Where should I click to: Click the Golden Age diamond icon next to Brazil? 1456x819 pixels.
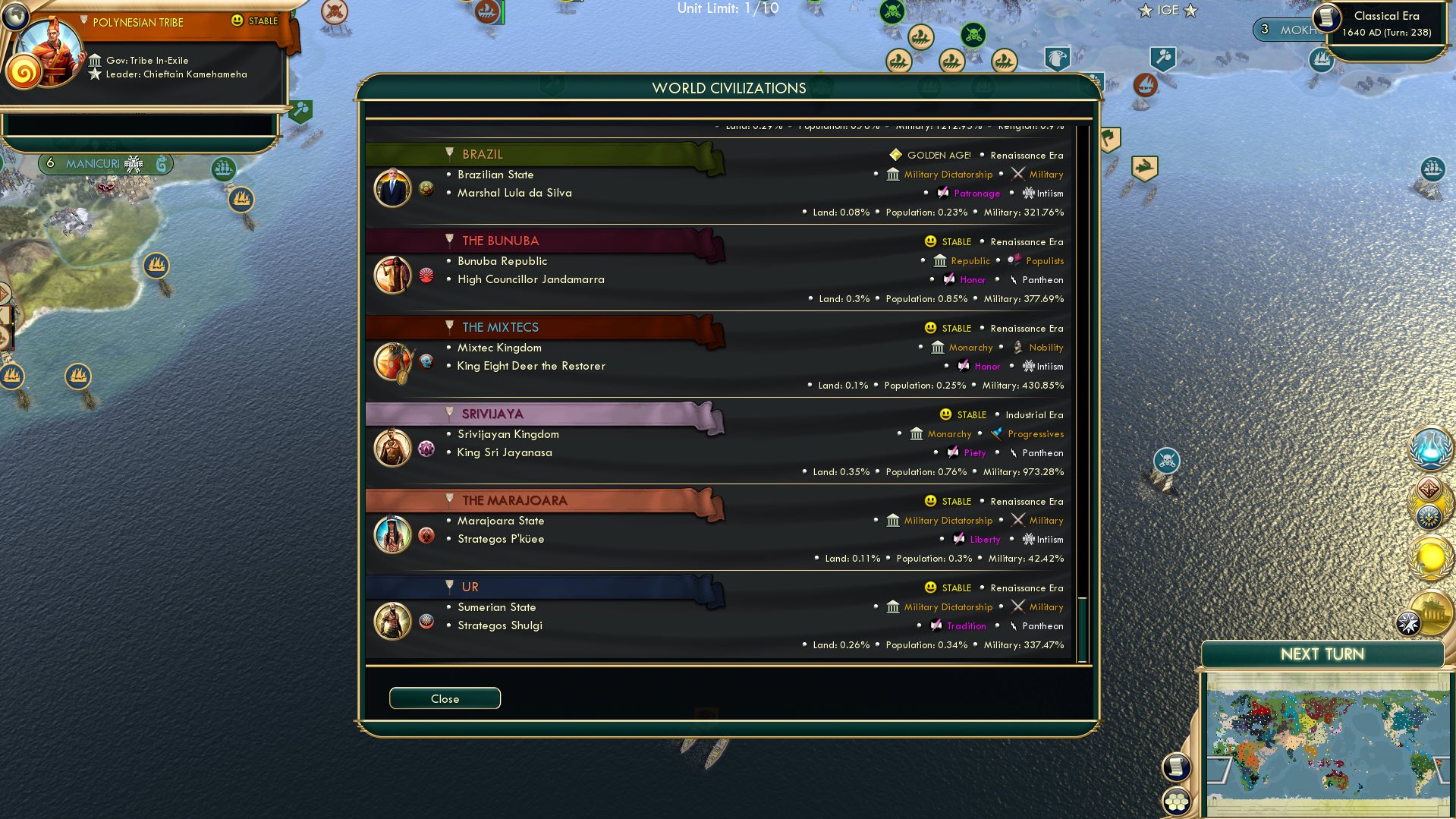coord(895,155)
